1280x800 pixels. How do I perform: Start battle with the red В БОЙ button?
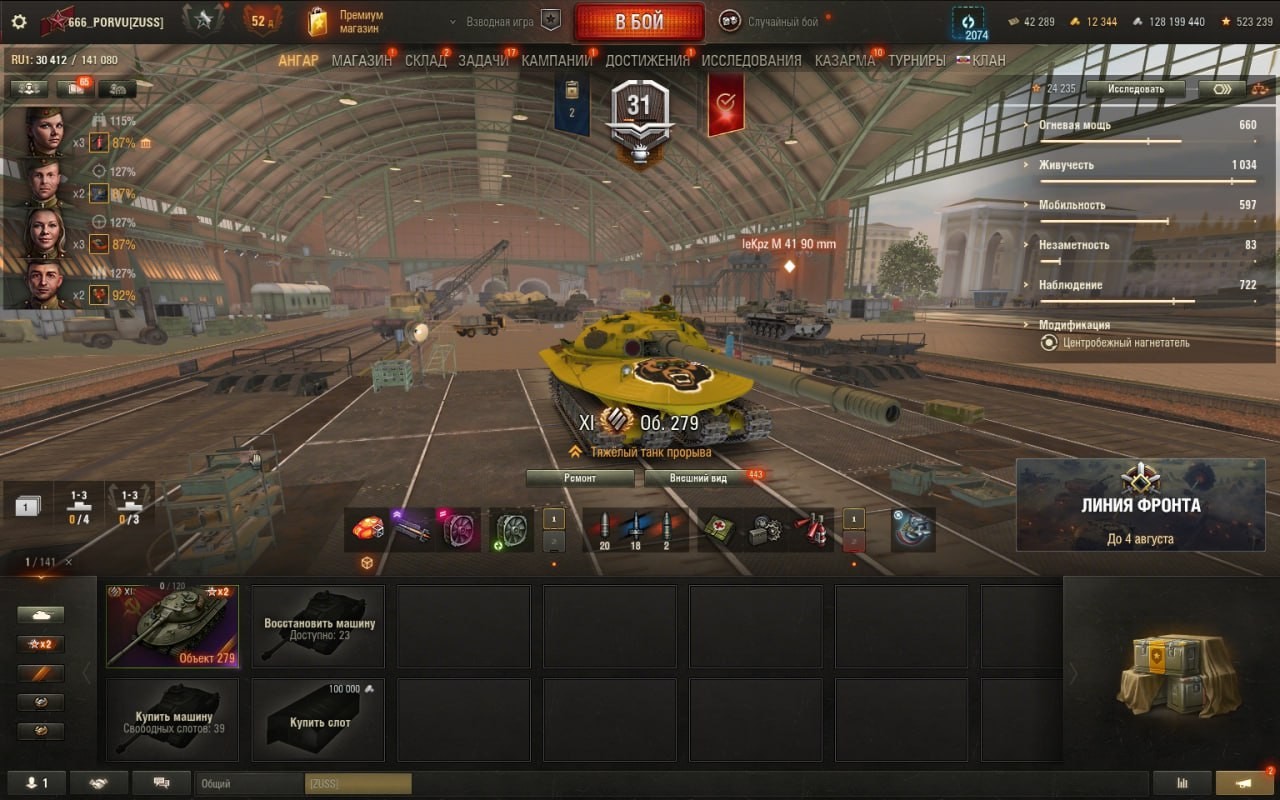pos(638,22)
